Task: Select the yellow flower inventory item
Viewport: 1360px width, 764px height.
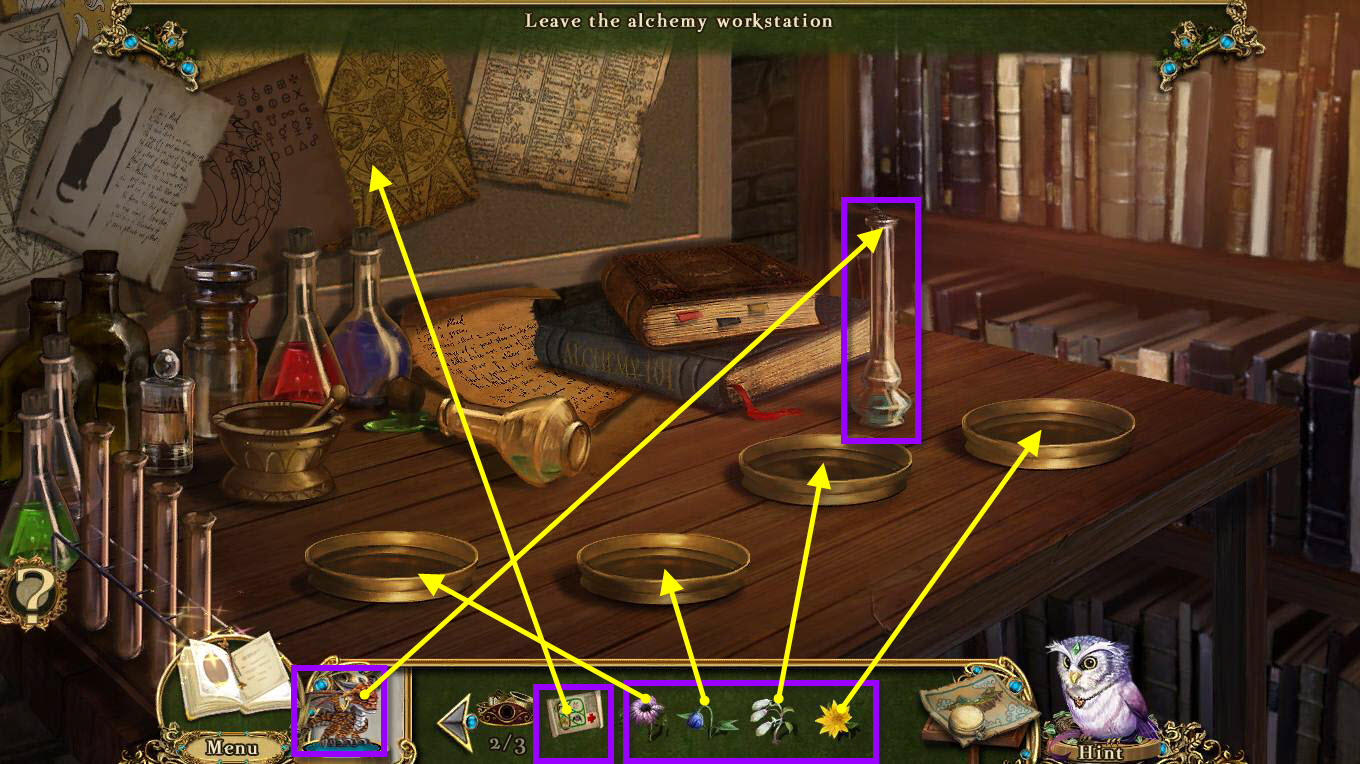Action: click(x=835, y=718)
